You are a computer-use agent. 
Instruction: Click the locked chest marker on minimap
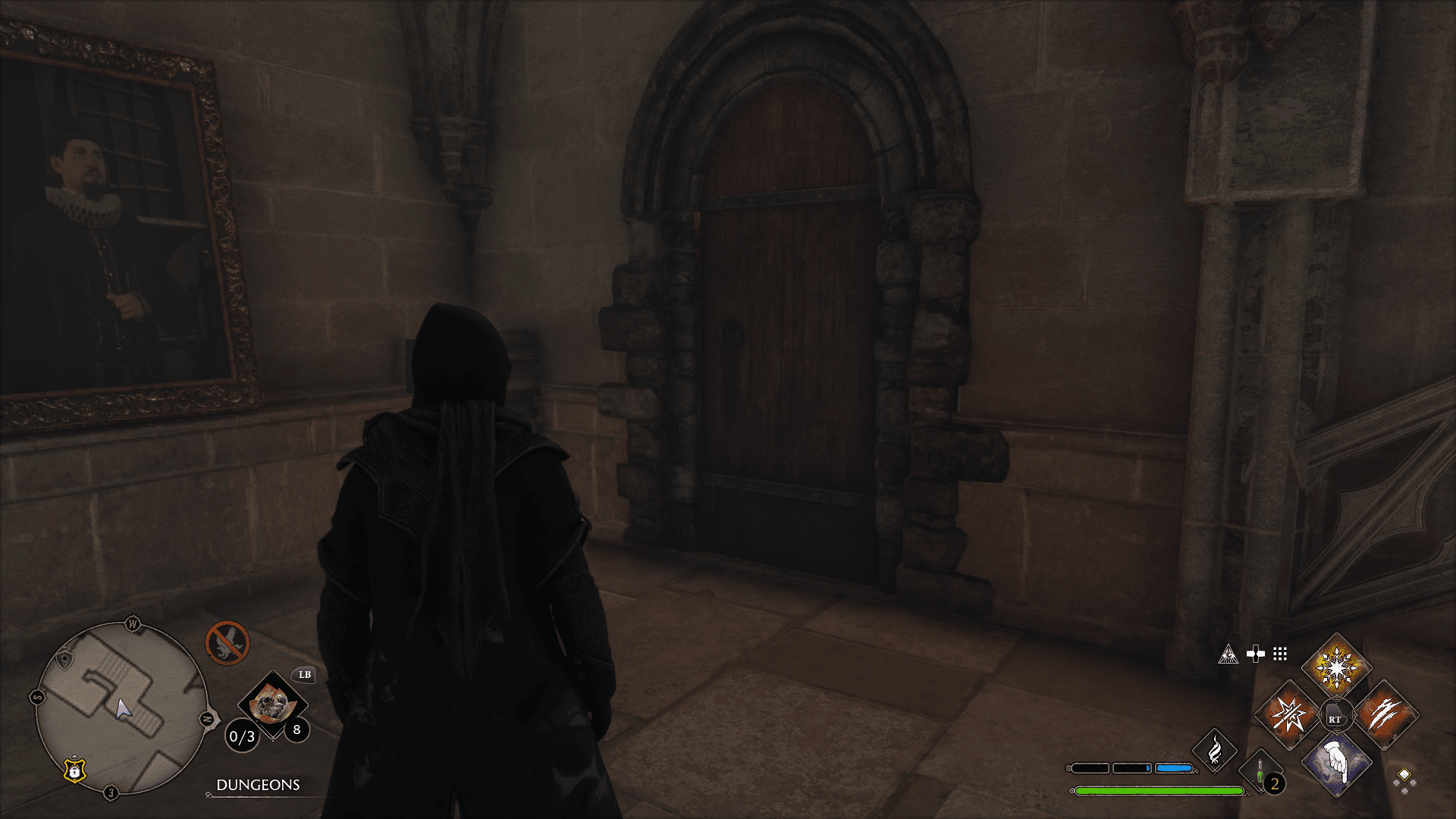pyautogui.click(x=74, y=770)
